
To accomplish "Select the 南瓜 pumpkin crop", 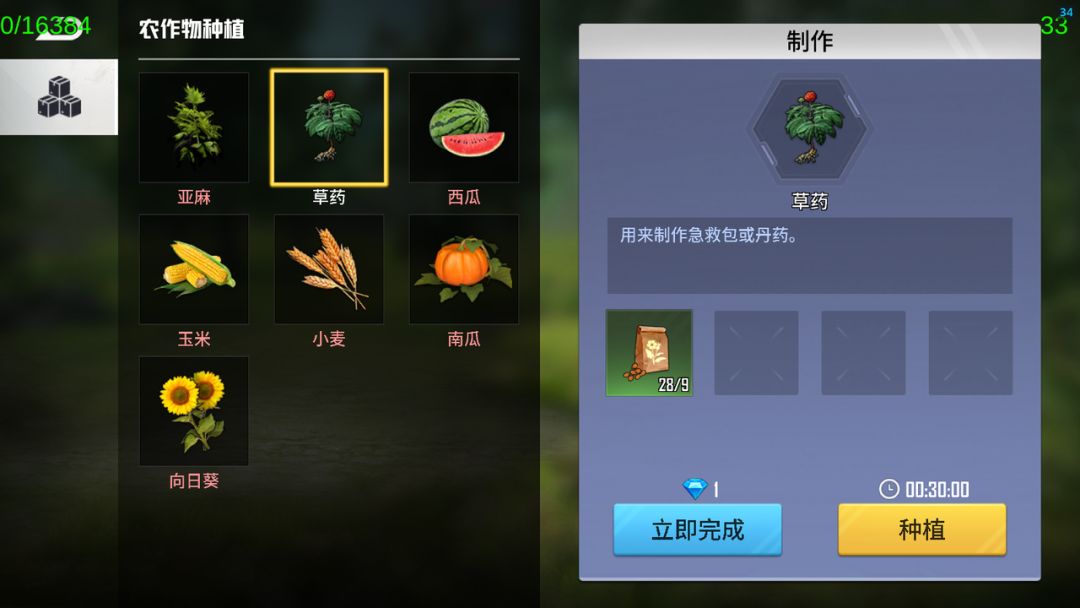I will coord(464,269).
